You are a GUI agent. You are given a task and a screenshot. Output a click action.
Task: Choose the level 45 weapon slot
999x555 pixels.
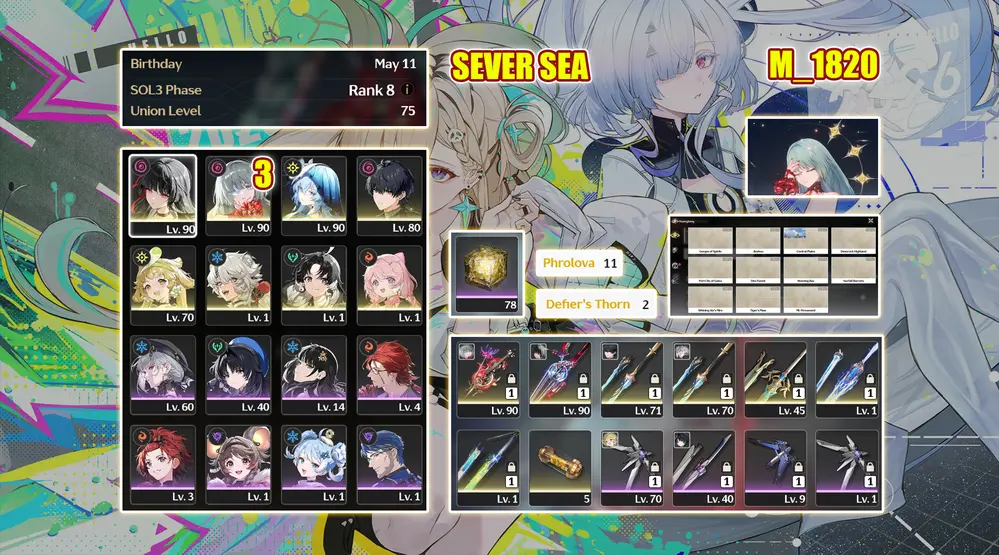click(776, 379)
